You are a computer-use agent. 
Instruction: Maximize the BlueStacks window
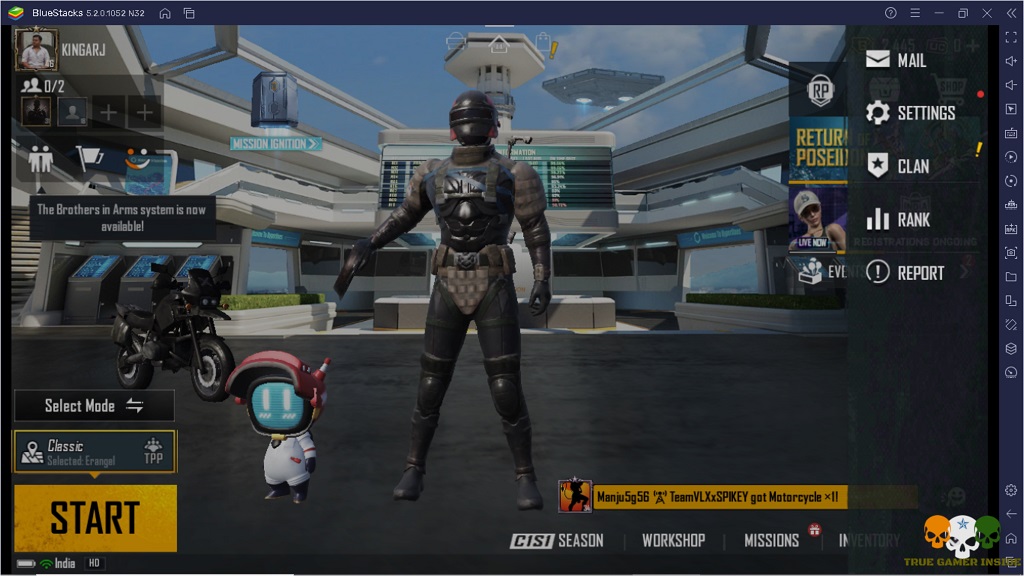click(x=963, y=13)
